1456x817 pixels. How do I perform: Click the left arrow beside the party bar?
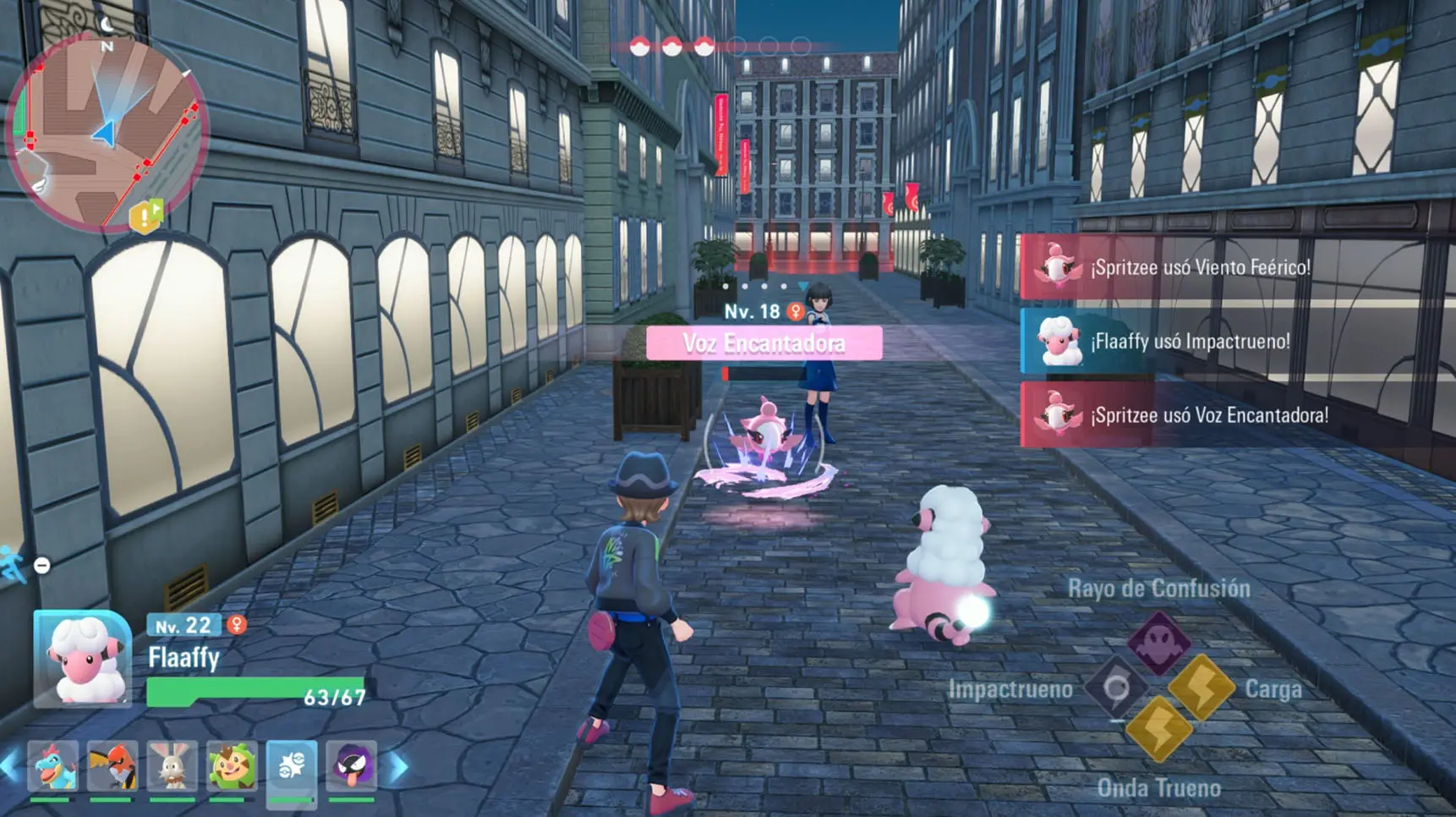point(9,767)
